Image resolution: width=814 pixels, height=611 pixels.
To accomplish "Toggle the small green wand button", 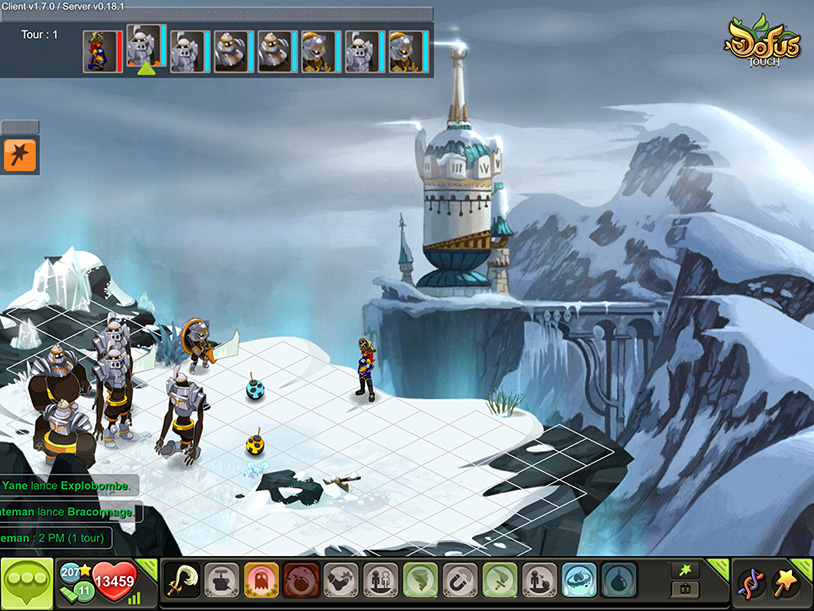I will click(684, 569).
